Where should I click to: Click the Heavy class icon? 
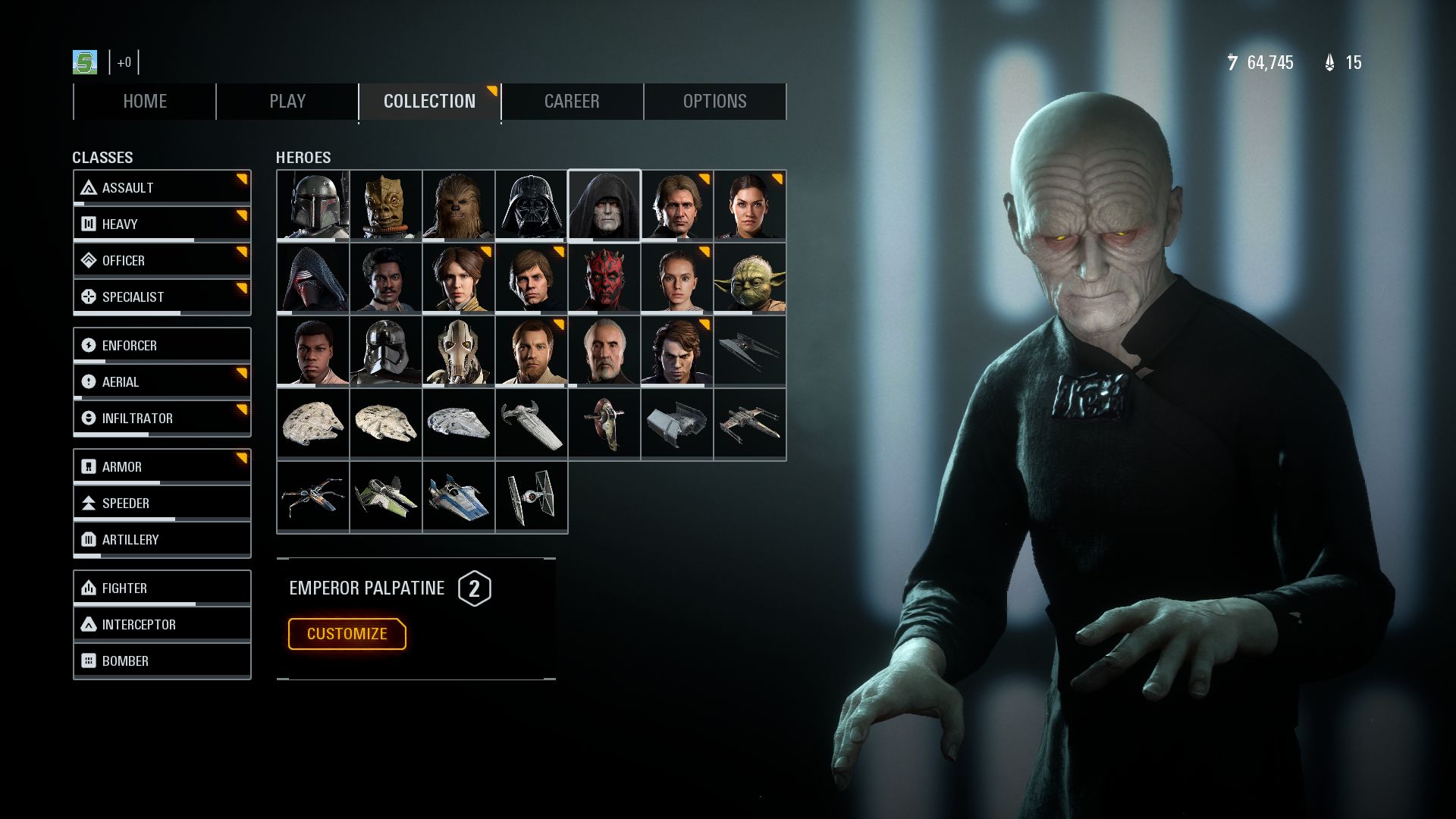coord(90,224)
